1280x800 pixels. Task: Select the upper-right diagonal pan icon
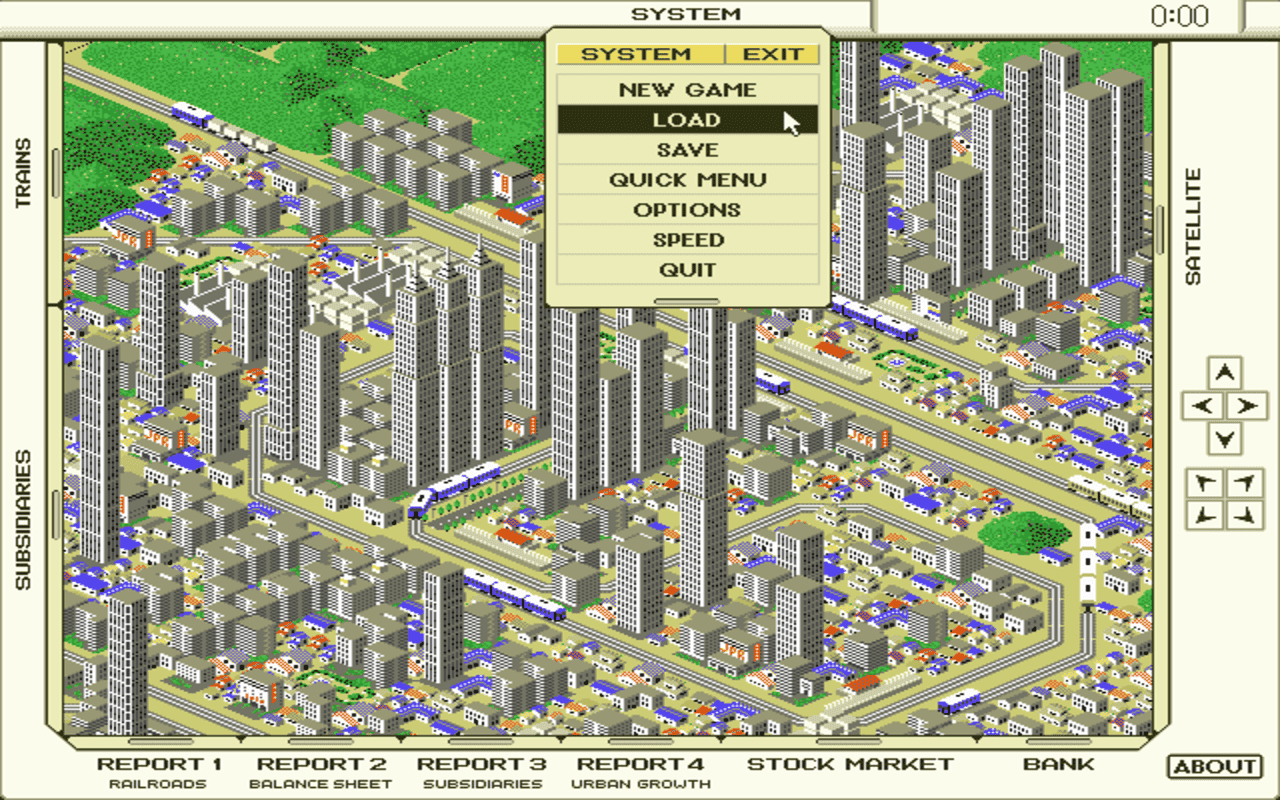[1244, 481]
